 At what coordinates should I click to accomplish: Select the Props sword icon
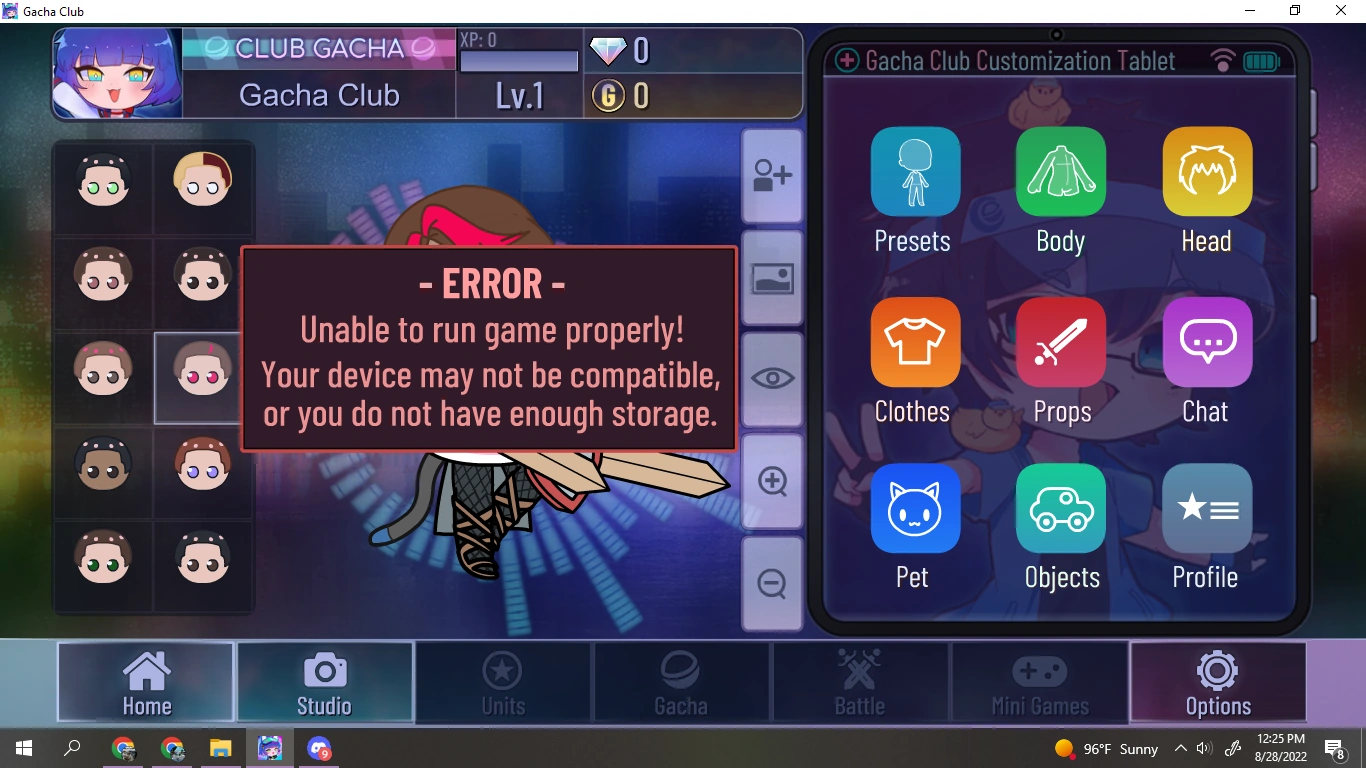pos(1060,342)
